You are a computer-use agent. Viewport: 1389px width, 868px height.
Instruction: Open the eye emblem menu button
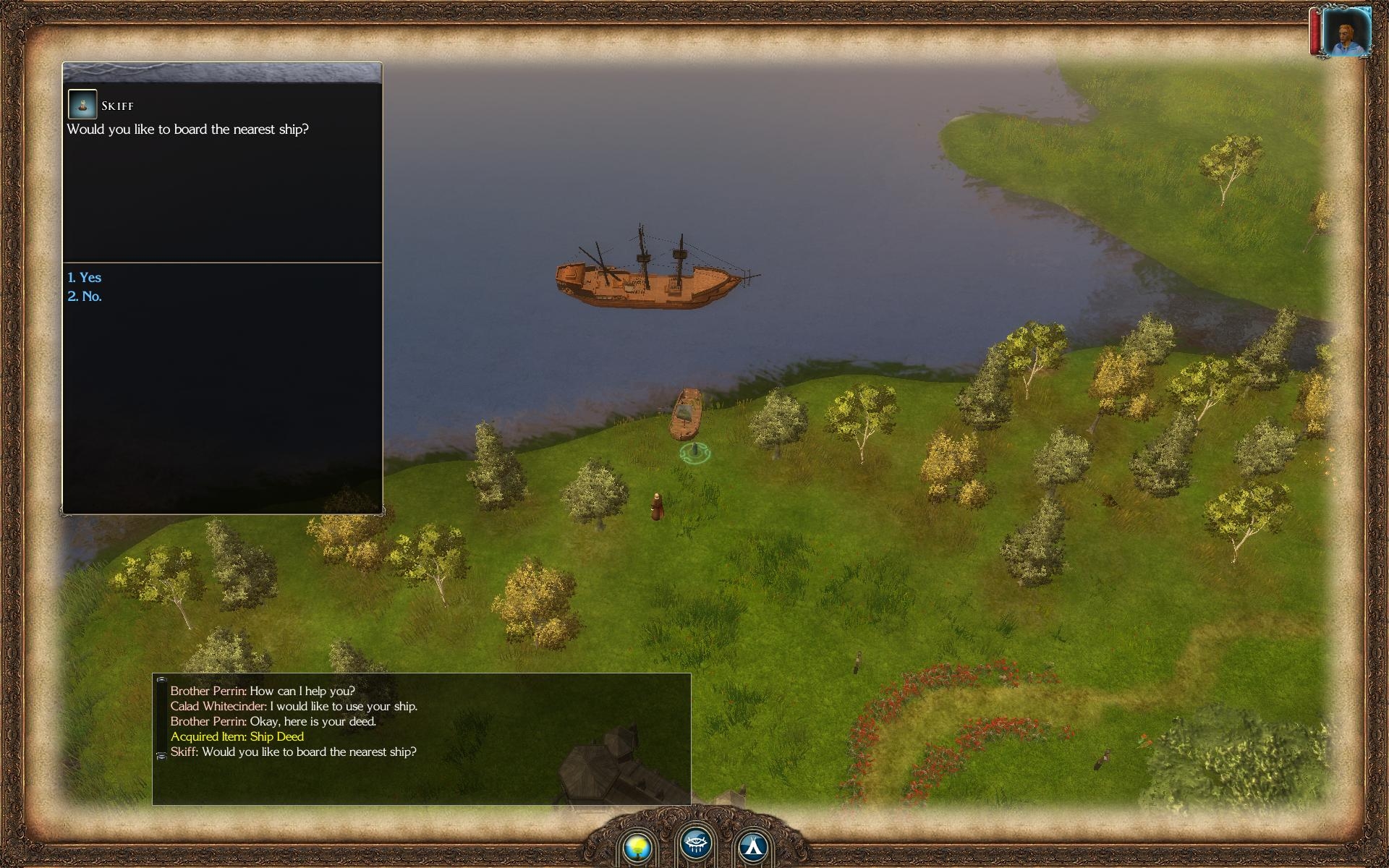(696, 843)
